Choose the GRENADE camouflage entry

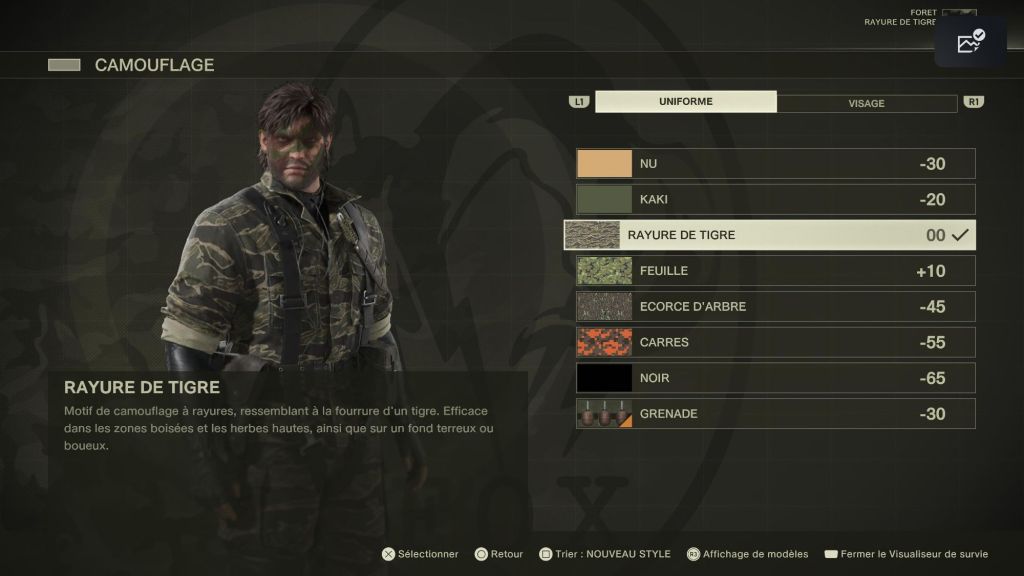[775, 414]
